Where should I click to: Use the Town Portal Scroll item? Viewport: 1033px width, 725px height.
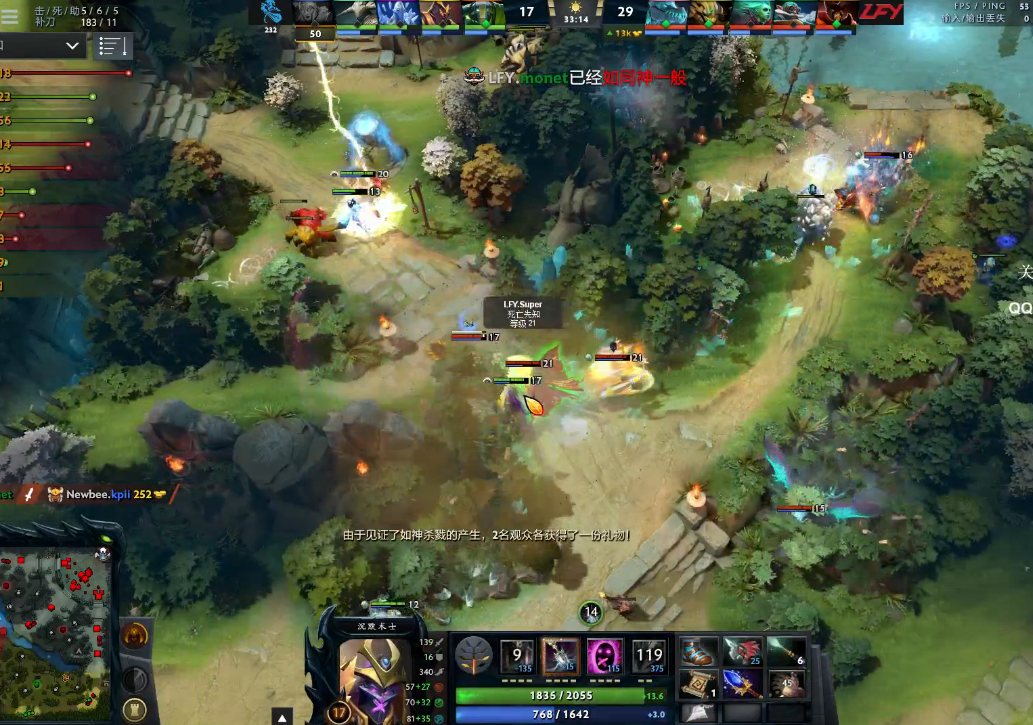(700, 684)
